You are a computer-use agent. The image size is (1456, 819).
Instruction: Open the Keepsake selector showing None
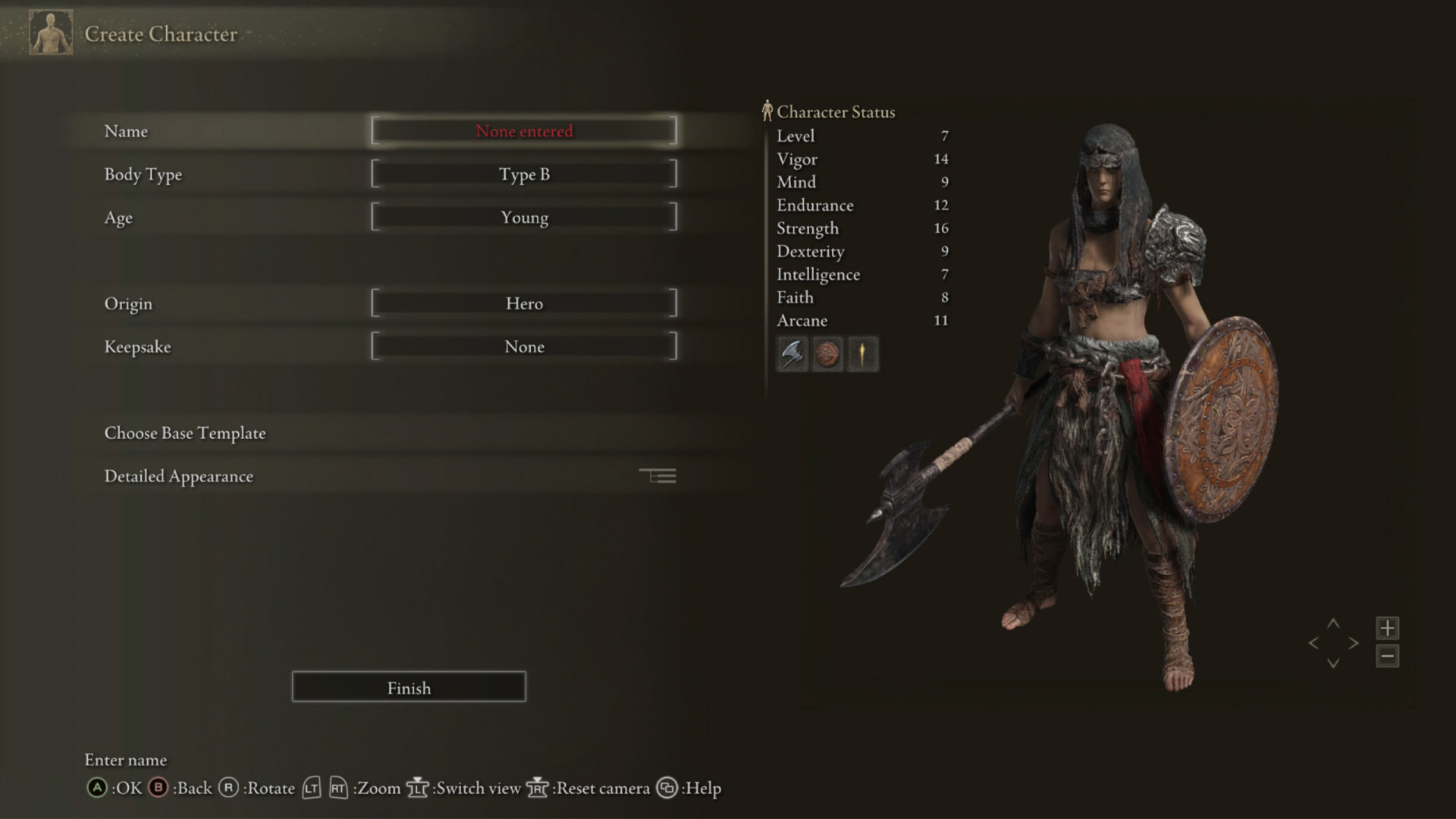(524, 347)
